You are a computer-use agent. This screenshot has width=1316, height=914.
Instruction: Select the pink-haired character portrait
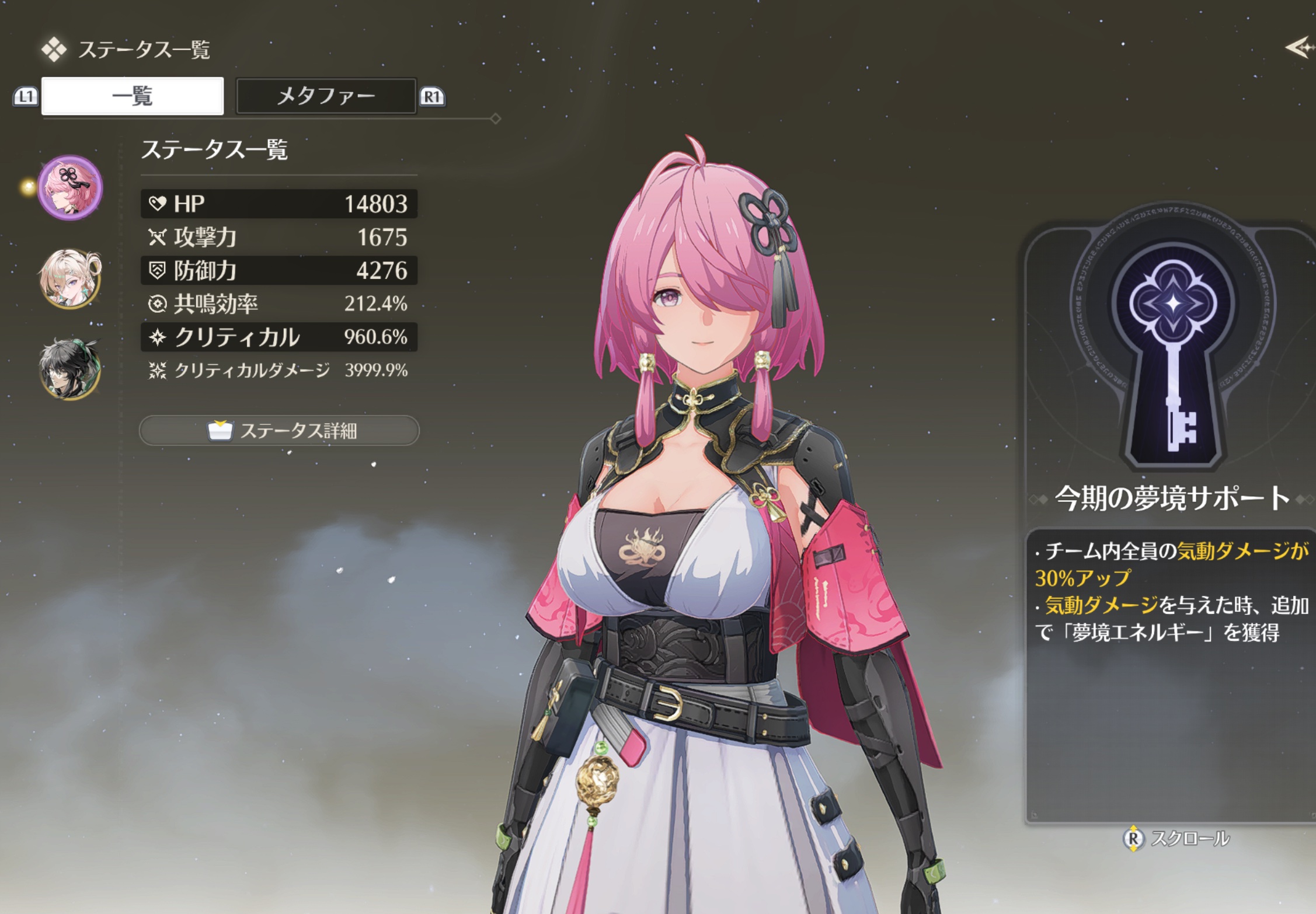tap(70, 187)
